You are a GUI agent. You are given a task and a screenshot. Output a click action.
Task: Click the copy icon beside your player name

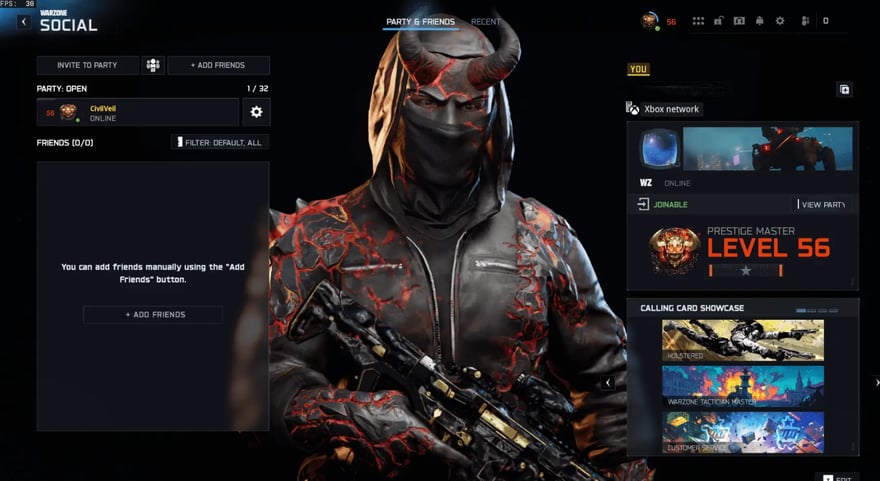point(844,90)
